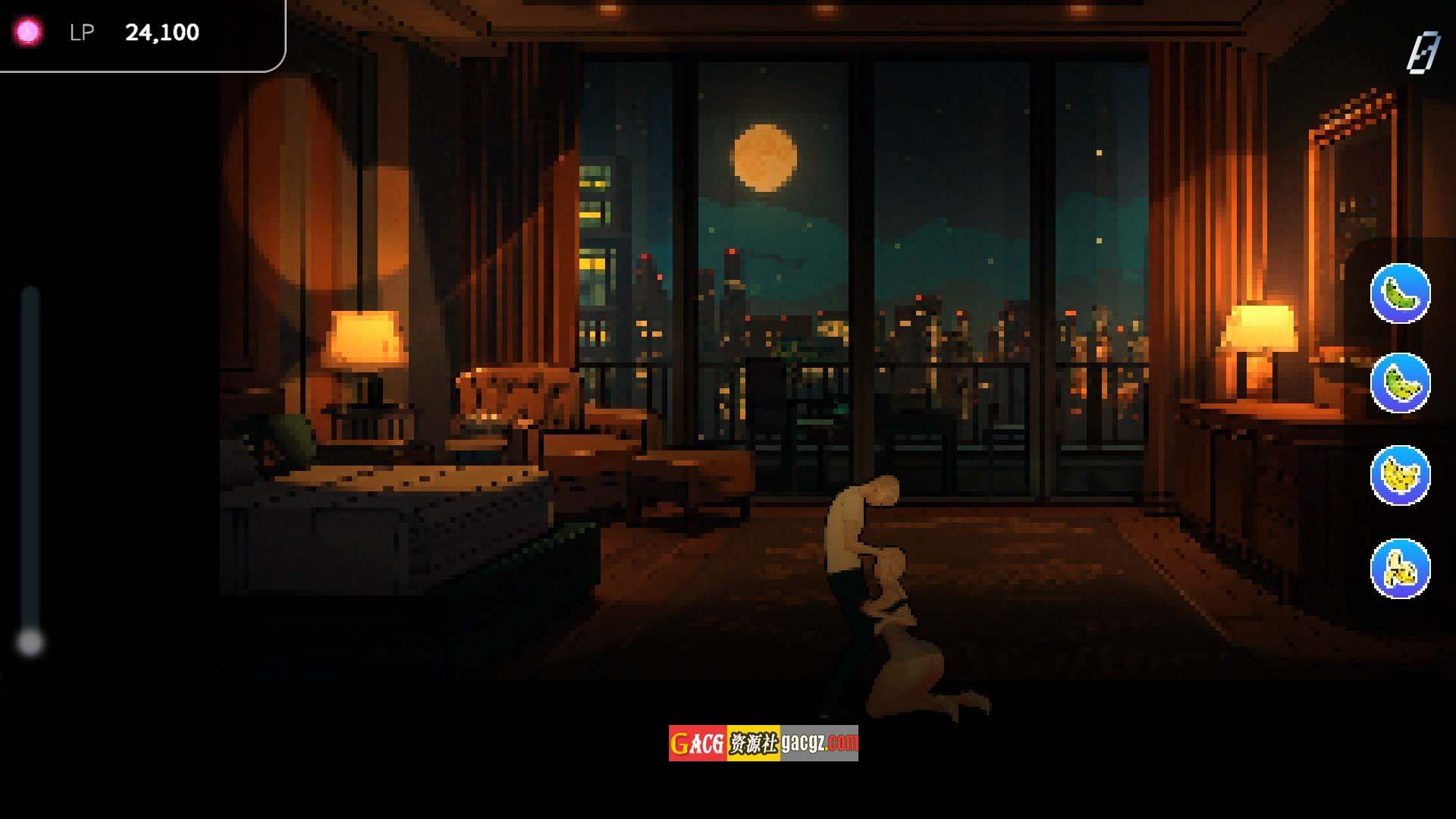
Task: Select the unripe green banana icon
Action: pos(1400,293)
